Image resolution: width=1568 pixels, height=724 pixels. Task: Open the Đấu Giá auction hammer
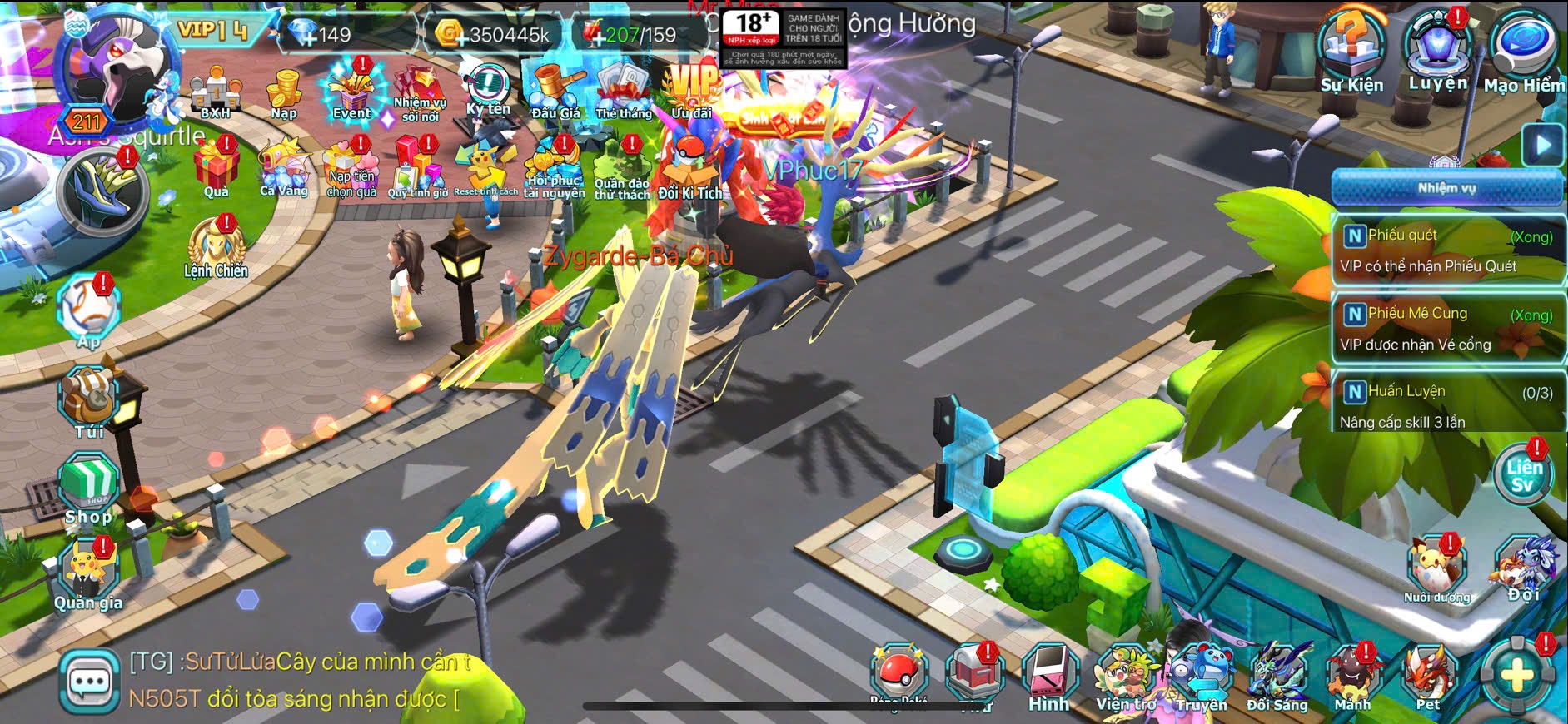[555, 90]
